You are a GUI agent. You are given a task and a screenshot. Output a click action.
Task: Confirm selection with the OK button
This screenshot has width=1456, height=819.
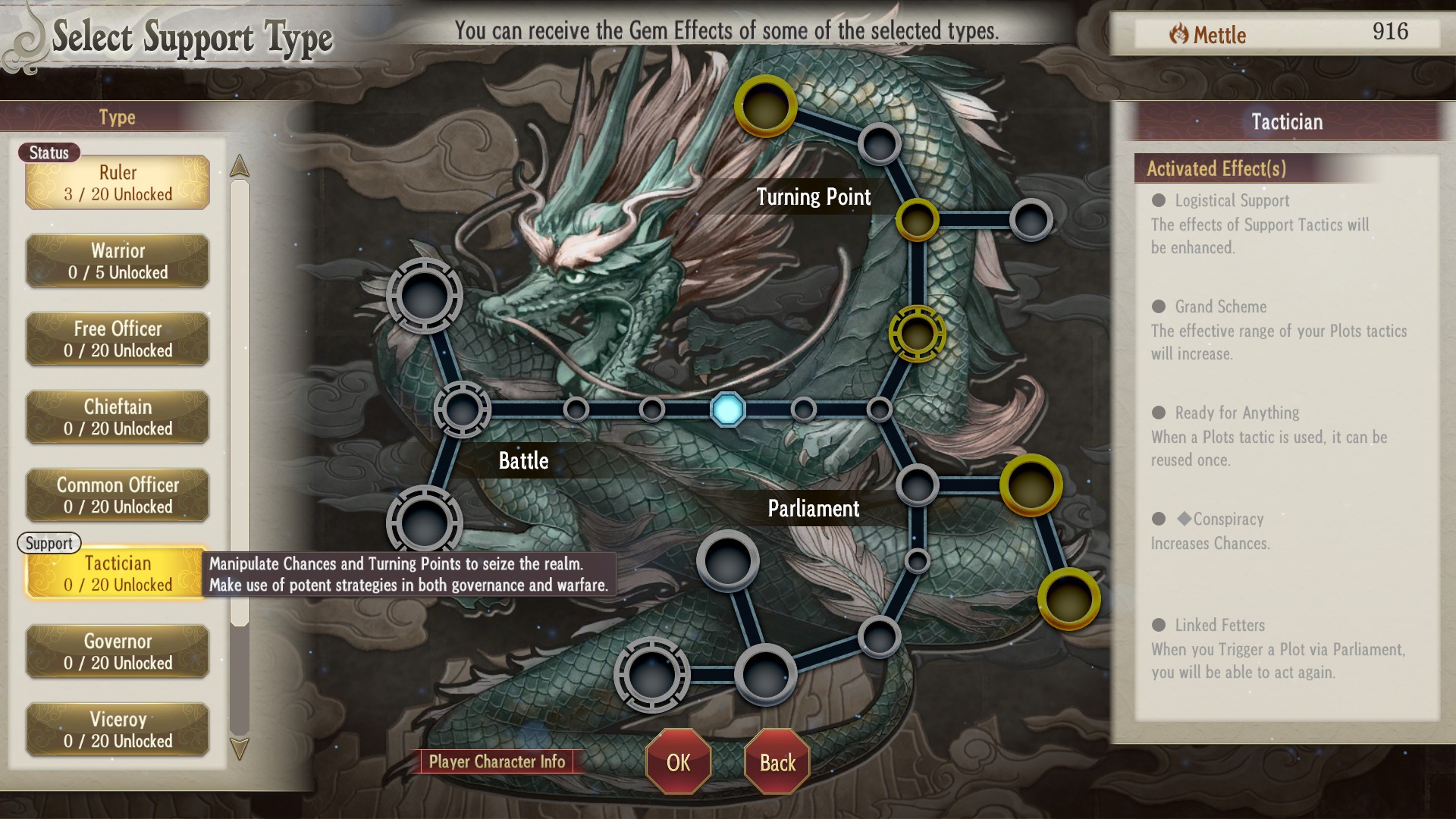(678, 762)
